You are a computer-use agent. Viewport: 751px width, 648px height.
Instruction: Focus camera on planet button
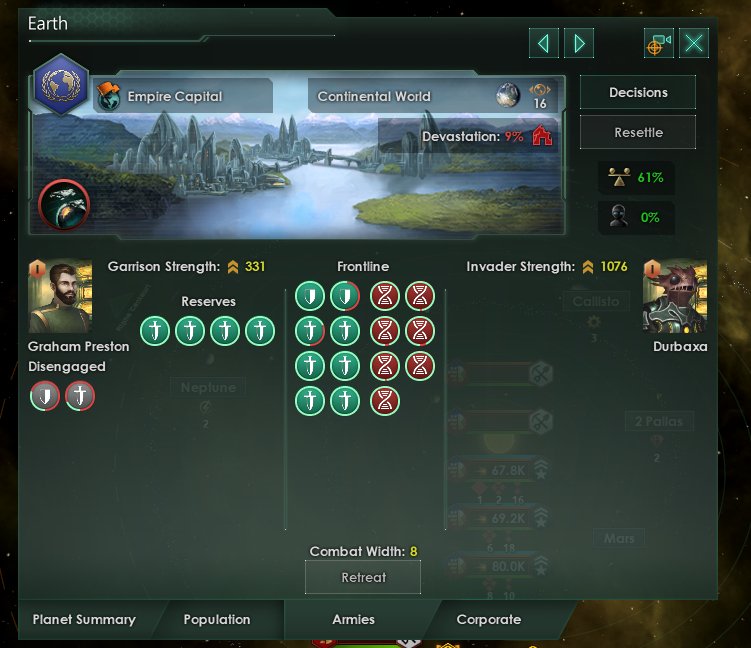658,43
